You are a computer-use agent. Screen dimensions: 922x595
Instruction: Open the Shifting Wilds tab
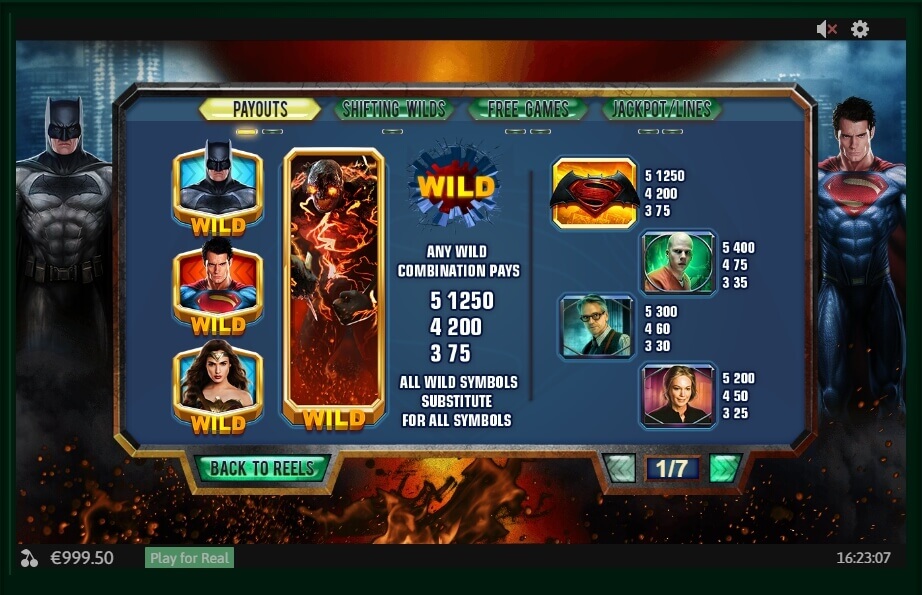(393, 109)
